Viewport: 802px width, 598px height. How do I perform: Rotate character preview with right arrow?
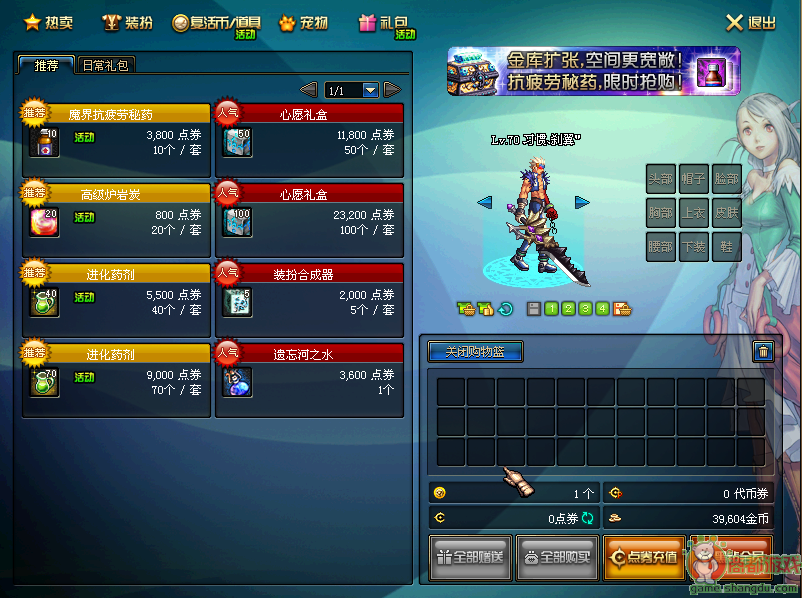pyautogui.click(x=582, y=202)
